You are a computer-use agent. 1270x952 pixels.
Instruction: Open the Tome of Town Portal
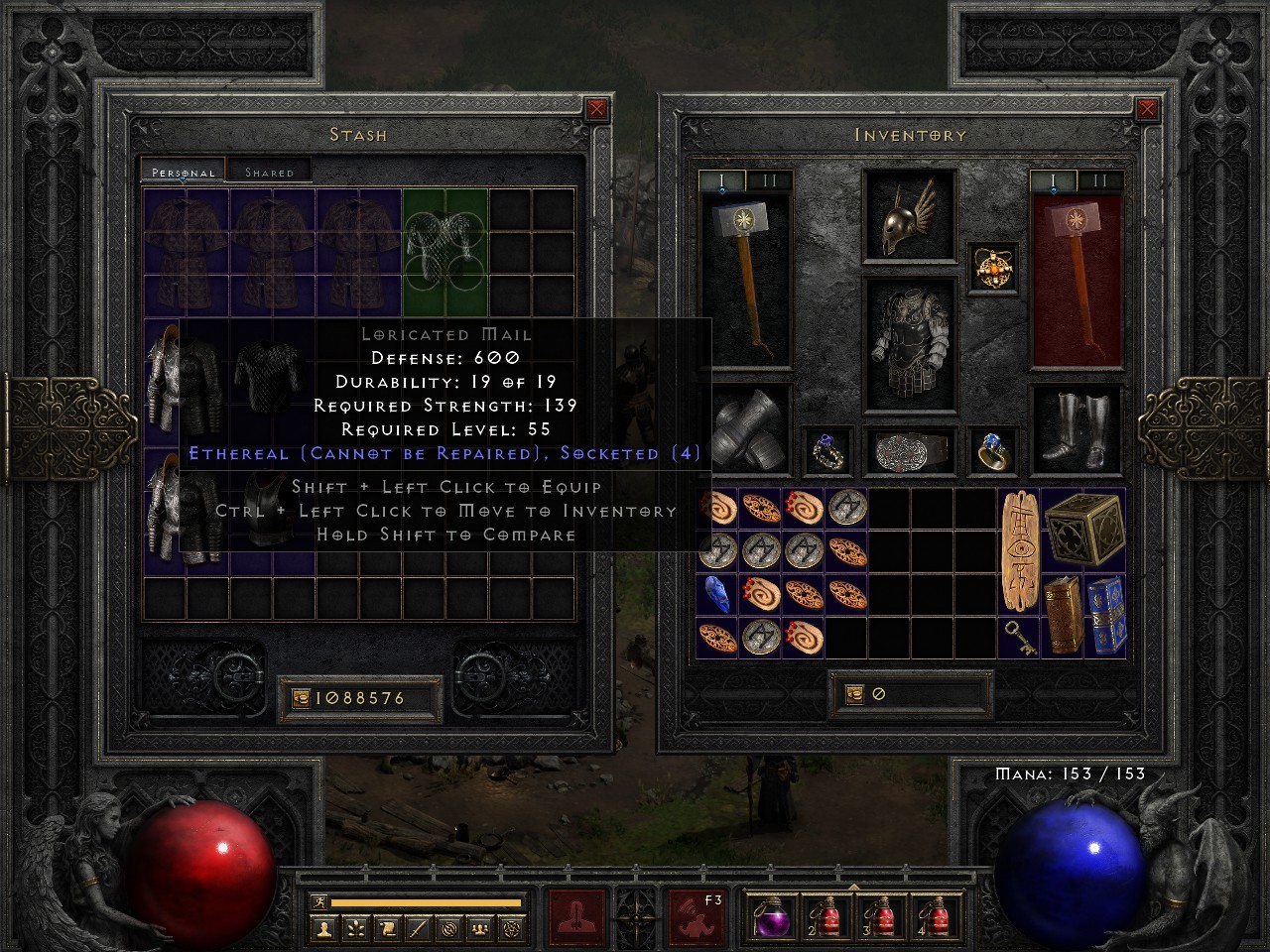[1104, 617]
